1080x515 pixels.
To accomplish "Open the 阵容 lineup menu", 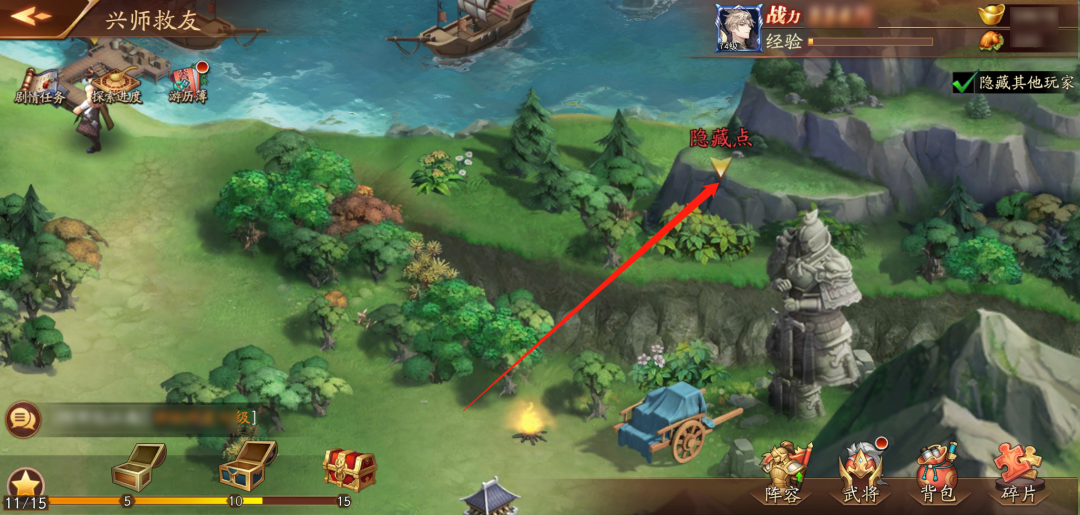I will tap(783, 473).
